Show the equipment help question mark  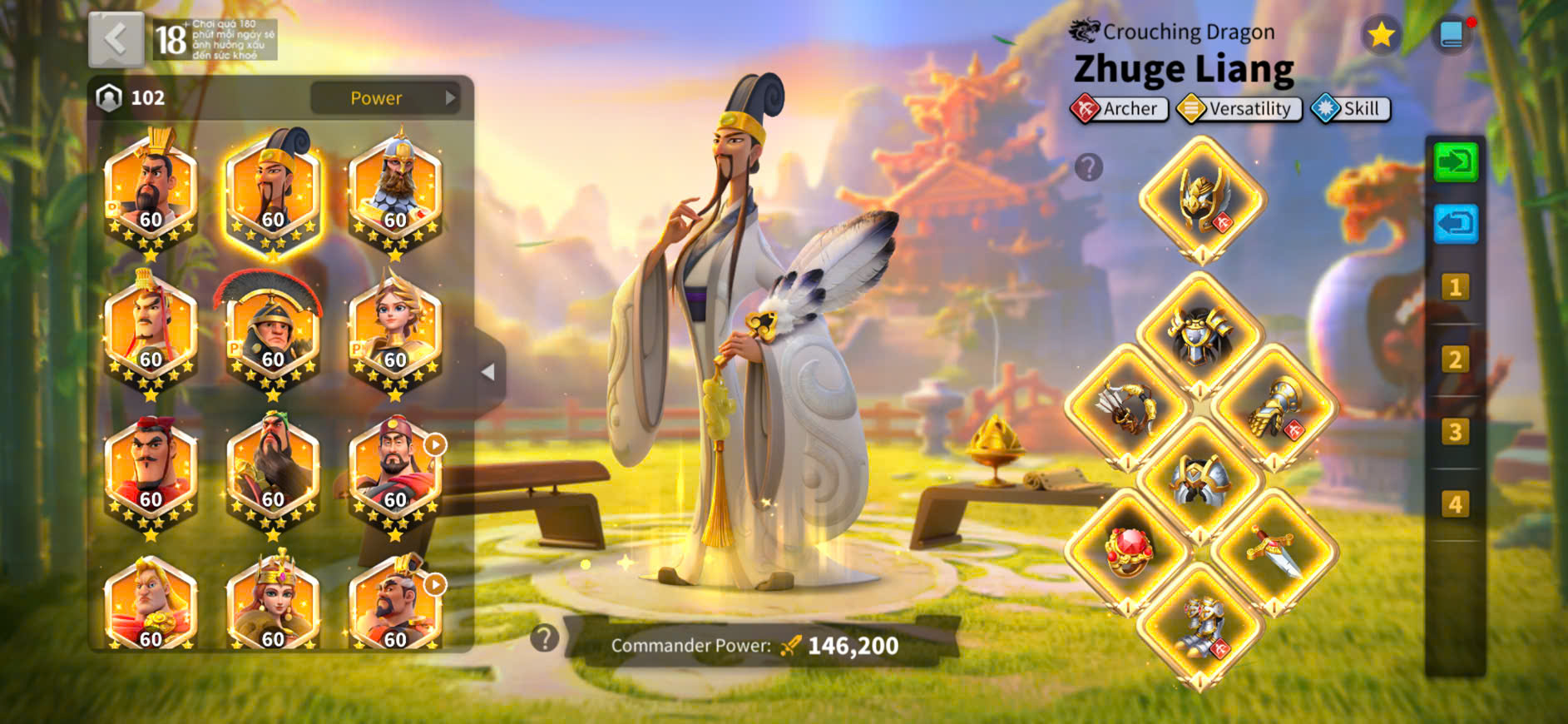1088,167
